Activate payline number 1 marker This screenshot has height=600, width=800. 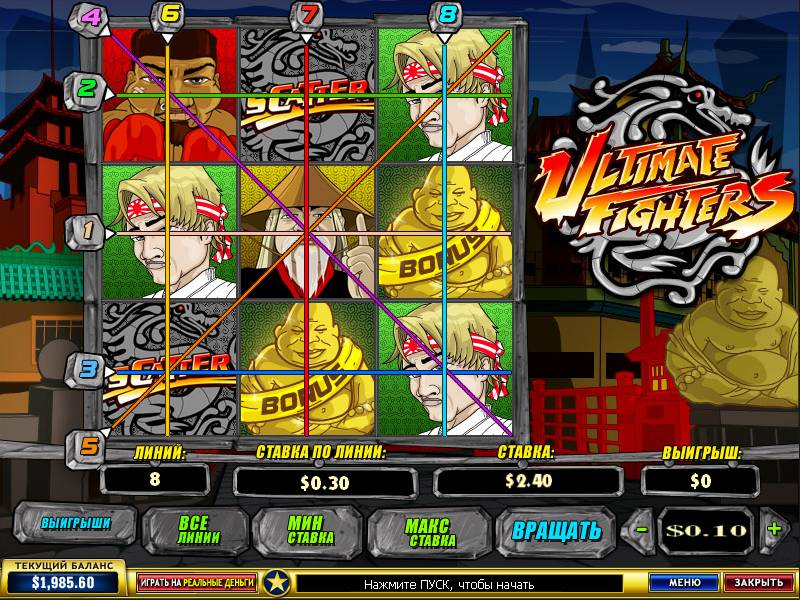(87, 232)
